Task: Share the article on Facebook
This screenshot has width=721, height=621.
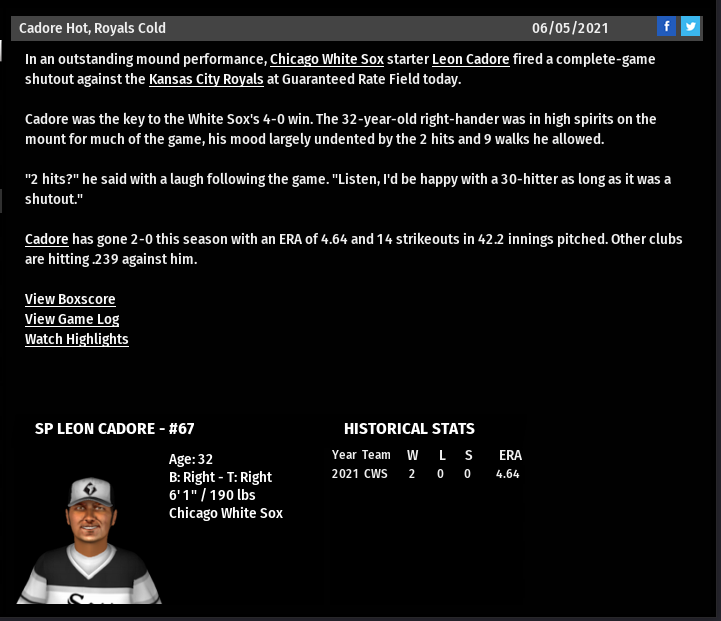Action: pyautogui.click(x=666, y=27)
